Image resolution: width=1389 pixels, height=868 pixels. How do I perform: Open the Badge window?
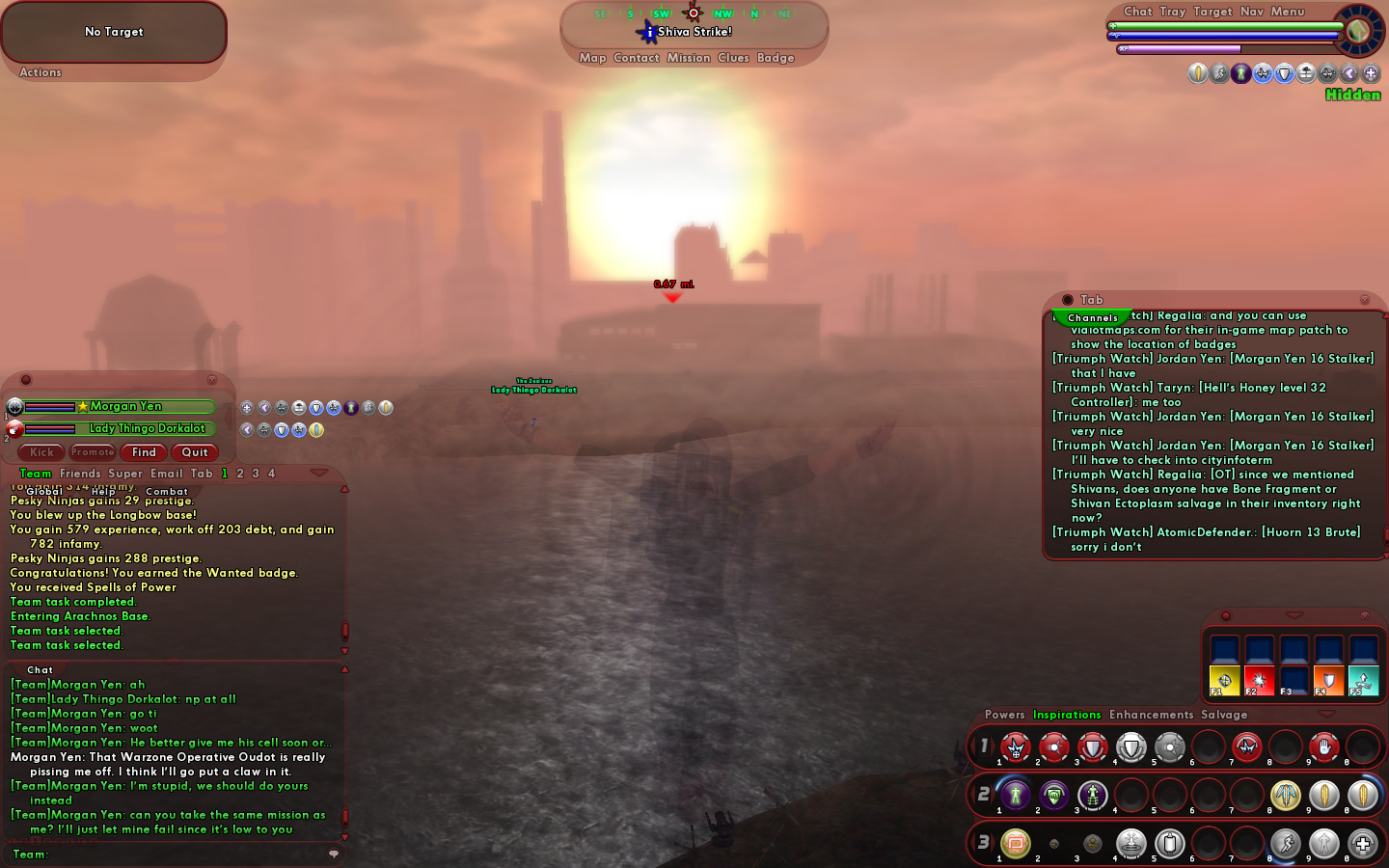(776, 58)
